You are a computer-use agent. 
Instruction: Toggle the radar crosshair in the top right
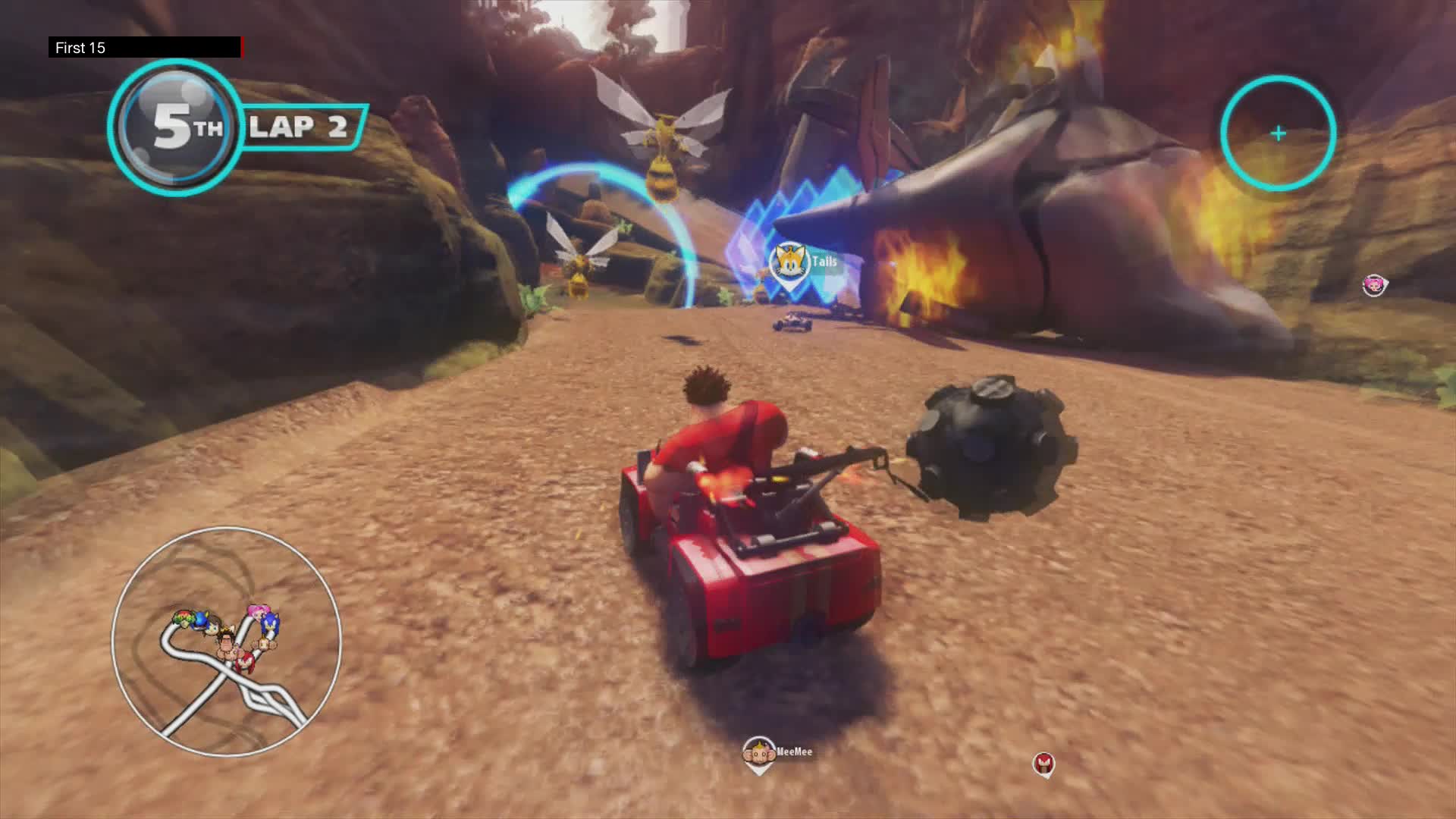tap(1277, 133)
